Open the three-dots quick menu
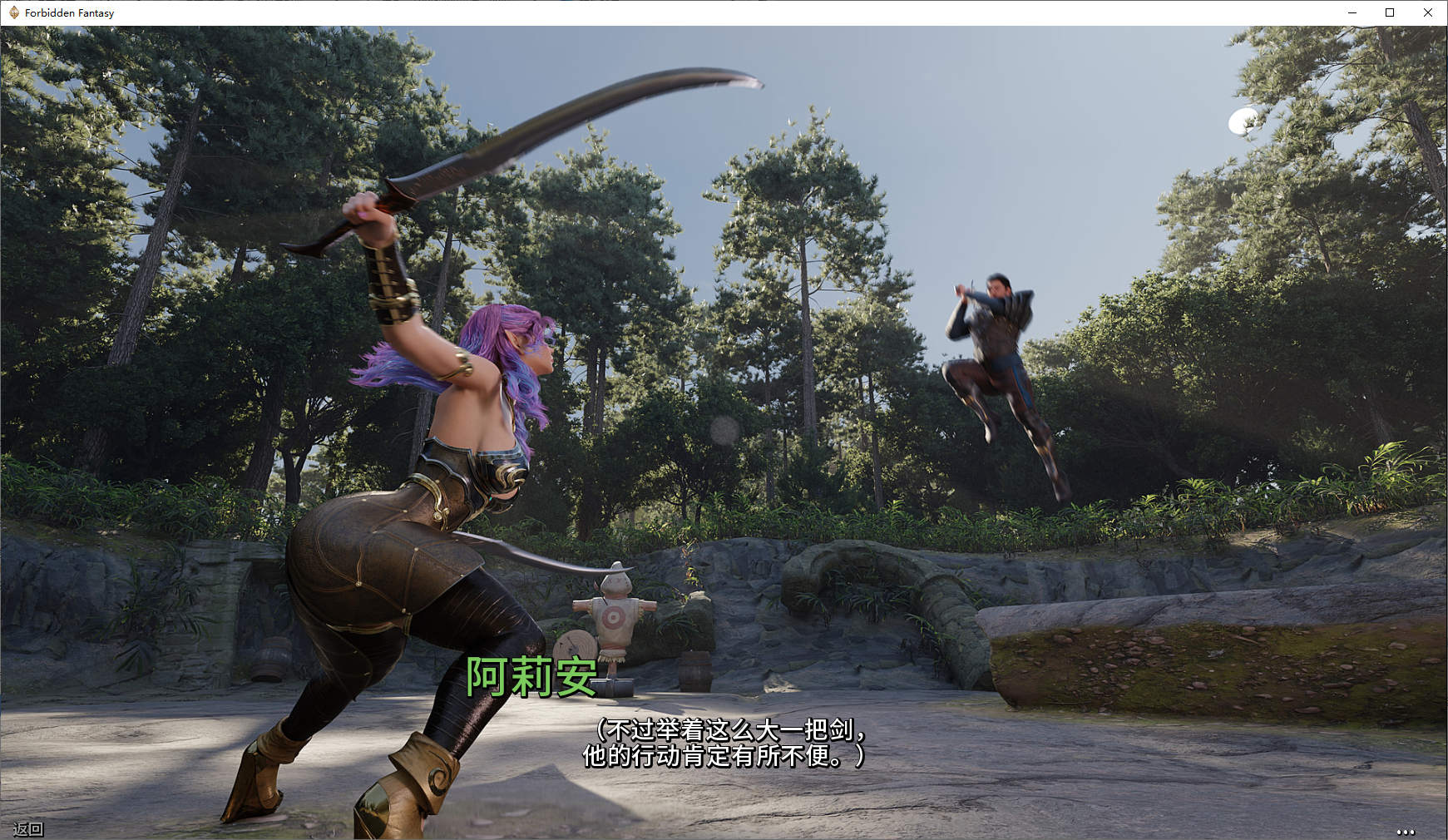Screen dimensions: 1448x840 (1405, 831)
